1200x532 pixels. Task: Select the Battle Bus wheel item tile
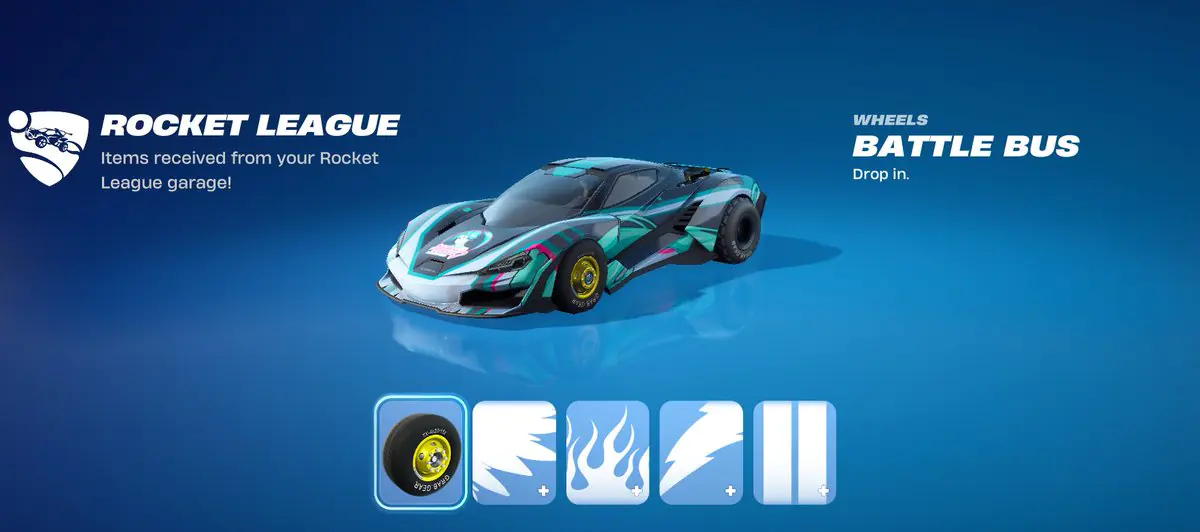click(x=420, y=450)
